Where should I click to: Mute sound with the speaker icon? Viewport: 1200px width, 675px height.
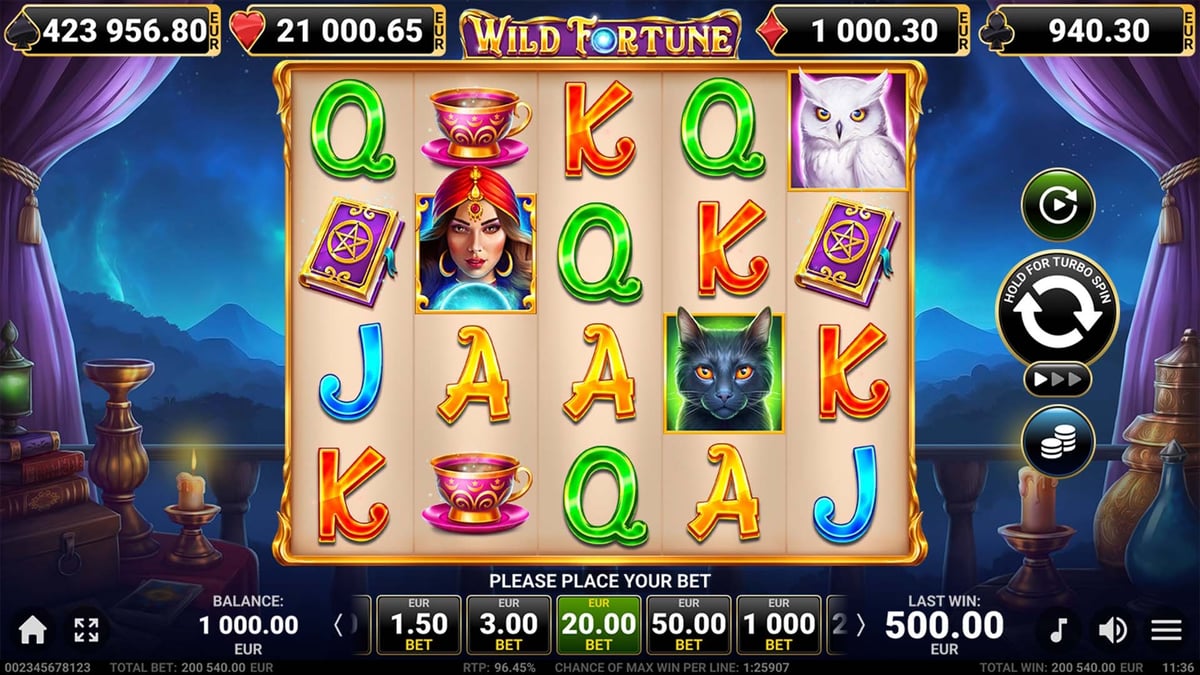pos(1112,630)
